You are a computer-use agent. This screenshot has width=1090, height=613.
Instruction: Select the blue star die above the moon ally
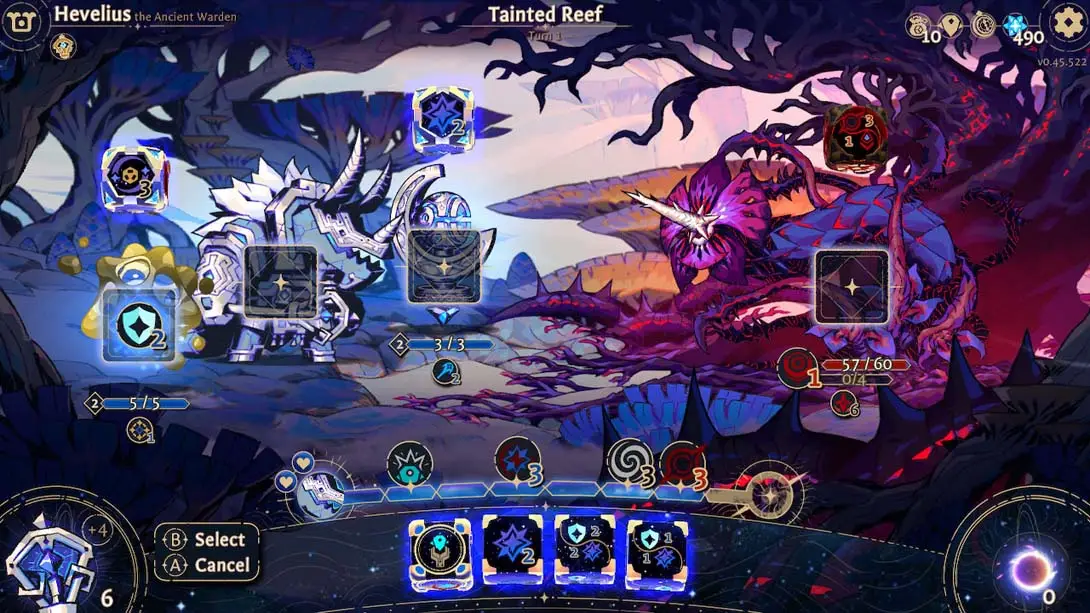443,119
